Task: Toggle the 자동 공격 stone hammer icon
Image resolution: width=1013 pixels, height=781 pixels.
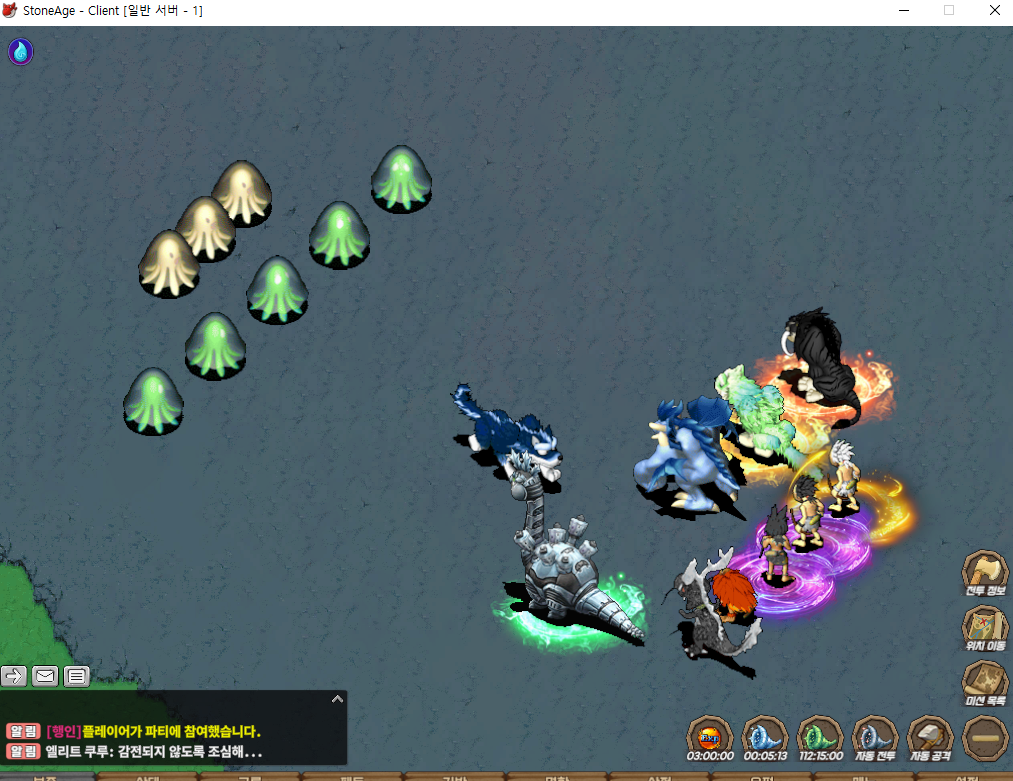Action: [x=929, y=738]
